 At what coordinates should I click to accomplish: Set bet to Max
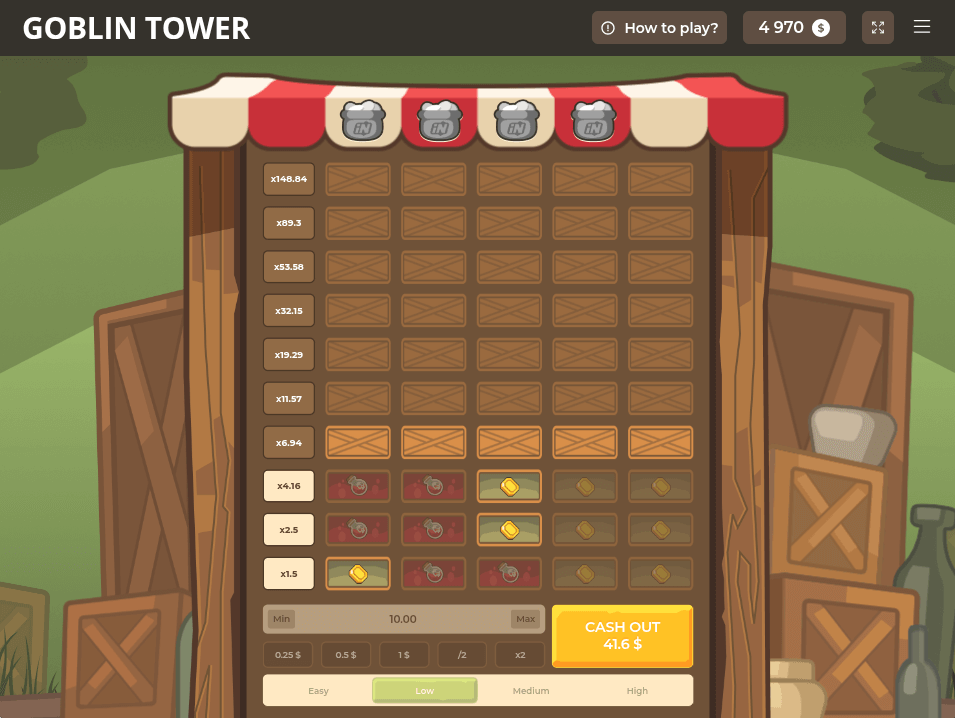(525, 619)
